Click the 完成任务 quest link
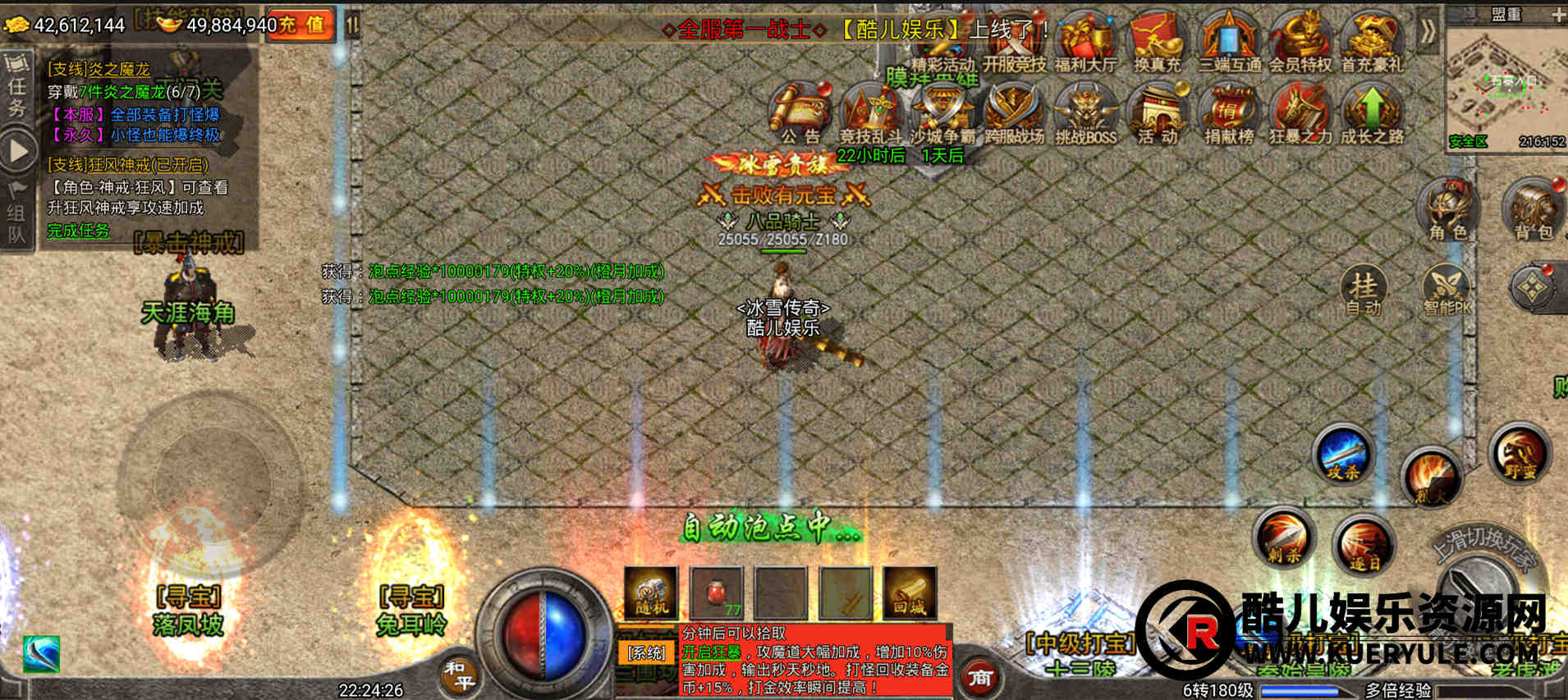Screen dimensions: 1568x700 click(78, 231)
